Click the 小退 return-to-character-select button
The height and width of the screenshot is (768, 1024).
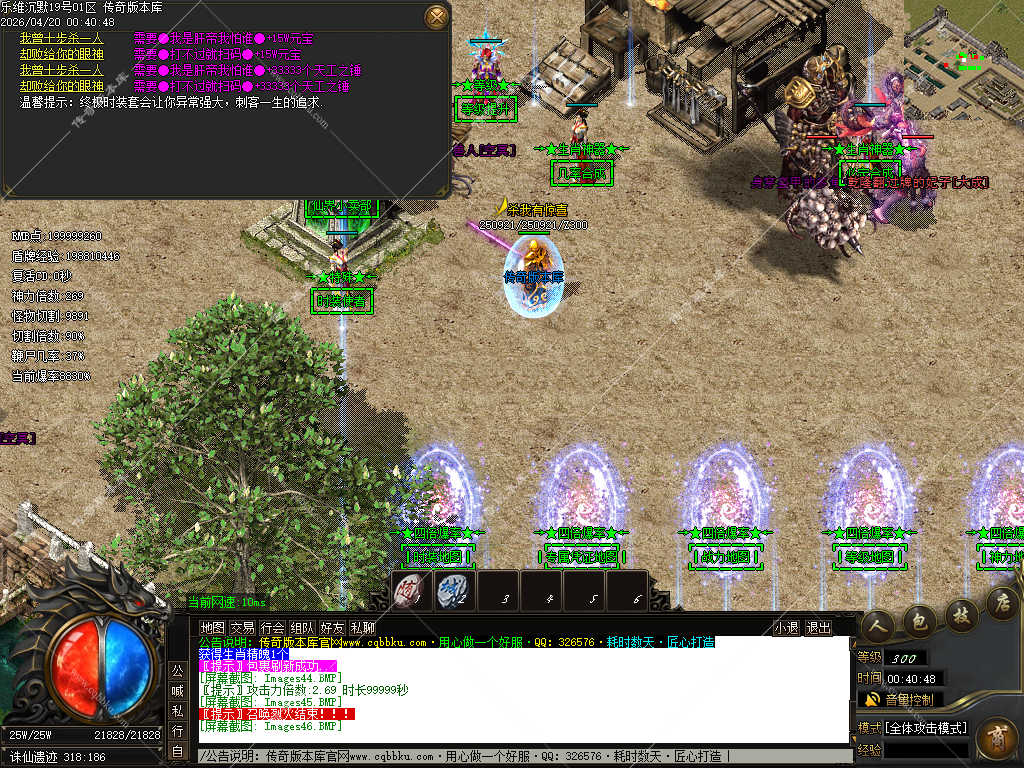786,628
